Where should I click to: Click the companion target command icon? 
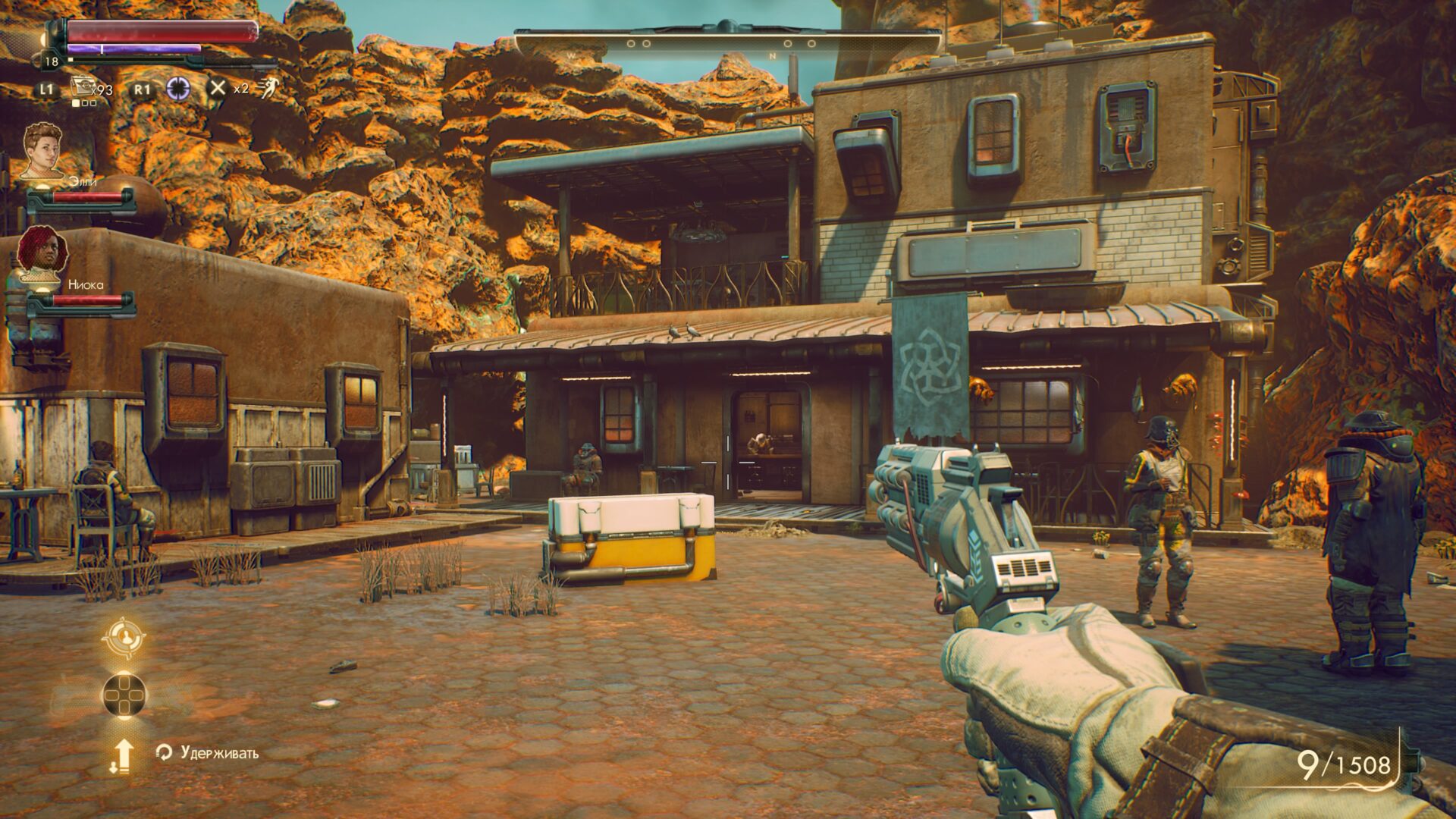(x=124, y=637)
